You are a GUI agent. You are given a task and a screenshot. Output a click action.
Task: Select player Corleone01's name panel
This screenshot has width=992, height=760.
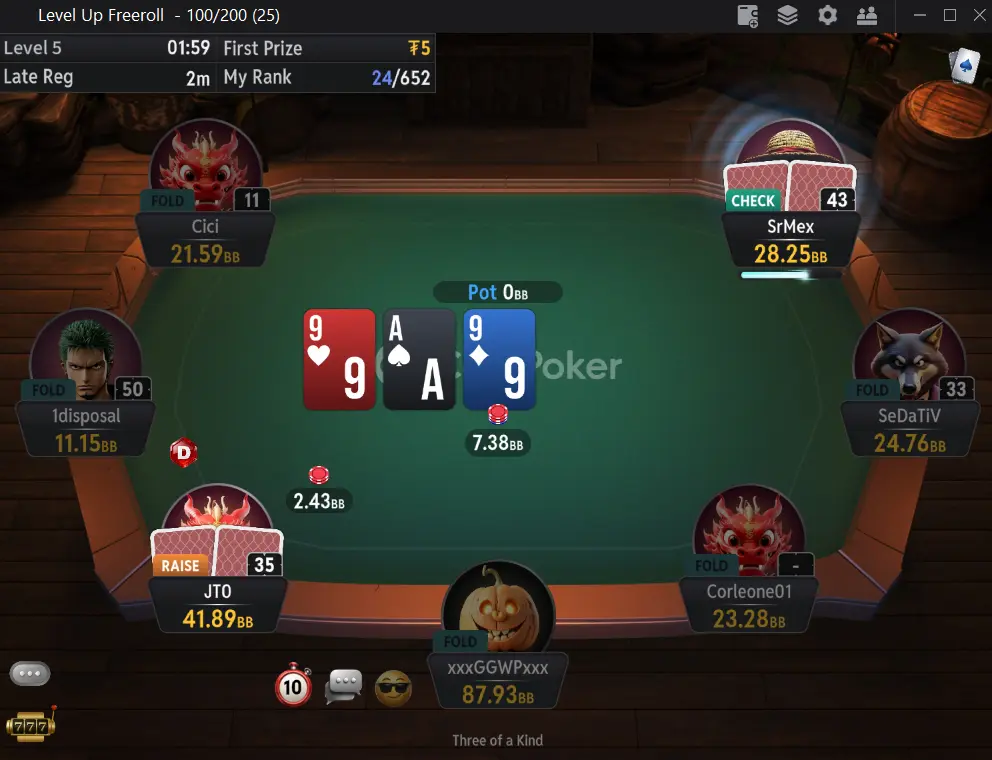tap(748, 606)
